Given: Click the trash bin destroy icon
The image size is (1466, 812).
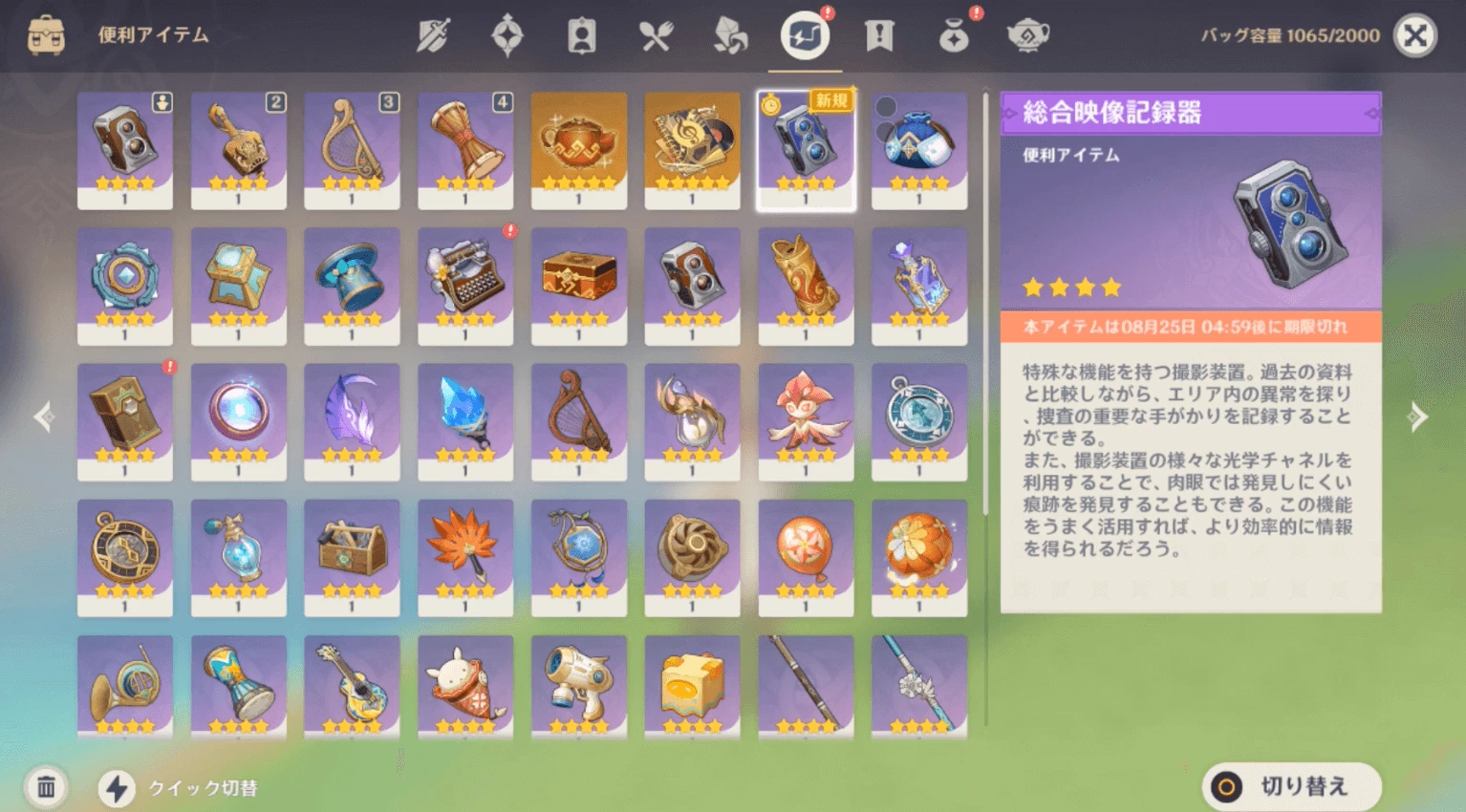Looking at the screenshot, I should pyautogui.click(x=45, y=789).
